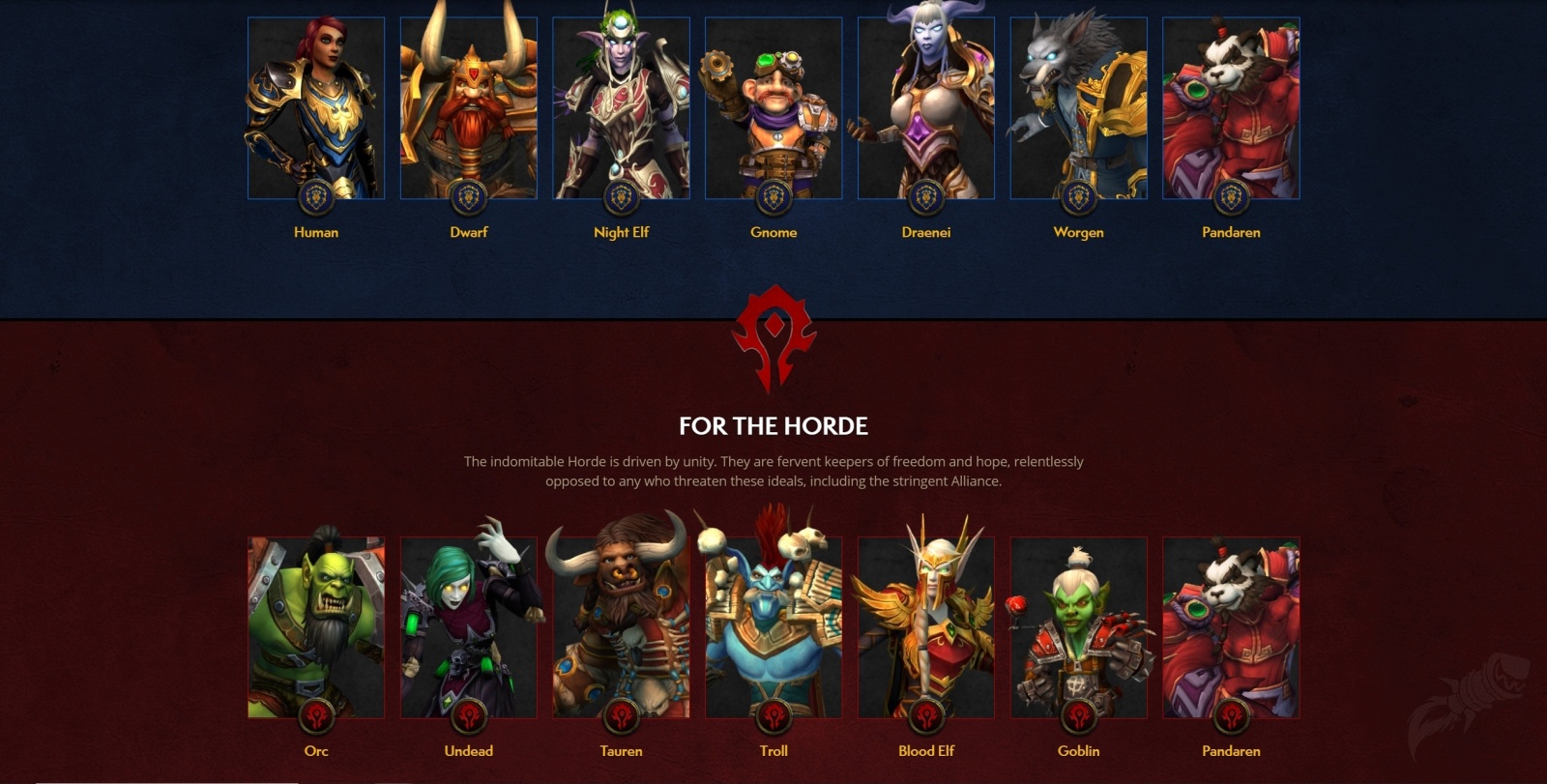This screenshot has height=784, width=1547.
Task: Click the Horde badge below Undead
Action: (469, 717)
